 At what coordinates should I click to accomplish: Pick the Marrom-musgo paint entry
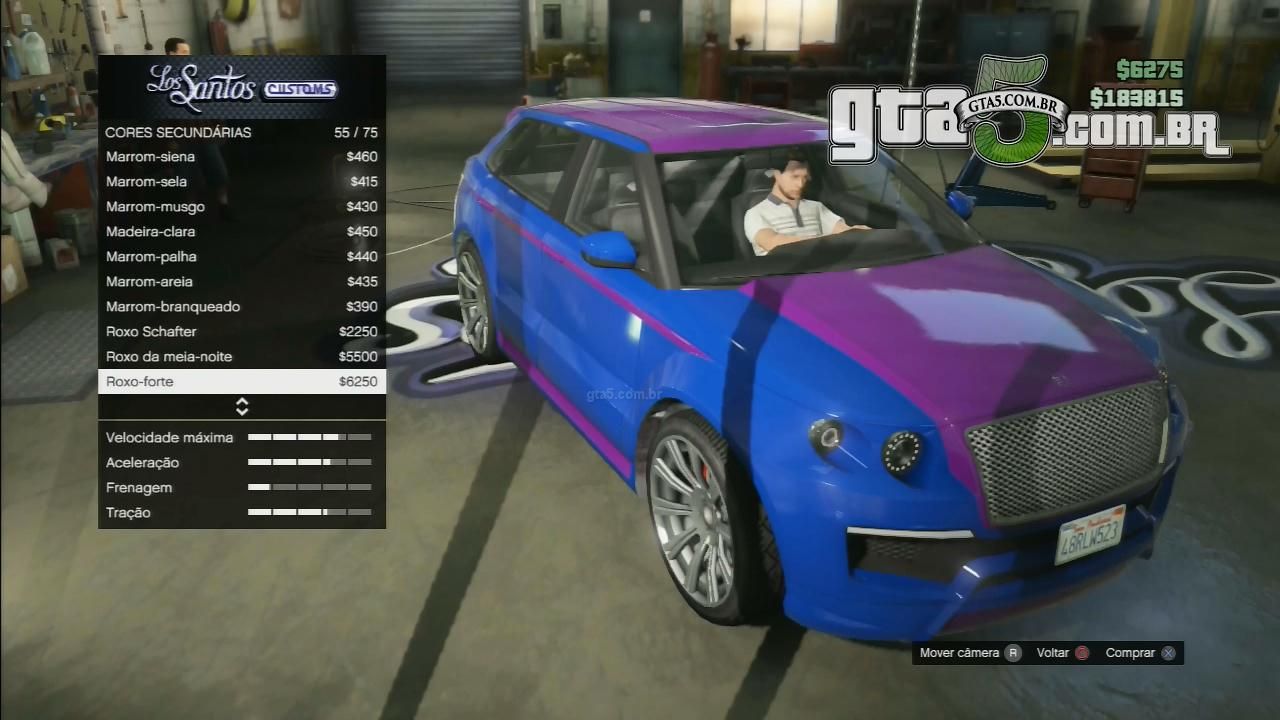click(241, 207)
